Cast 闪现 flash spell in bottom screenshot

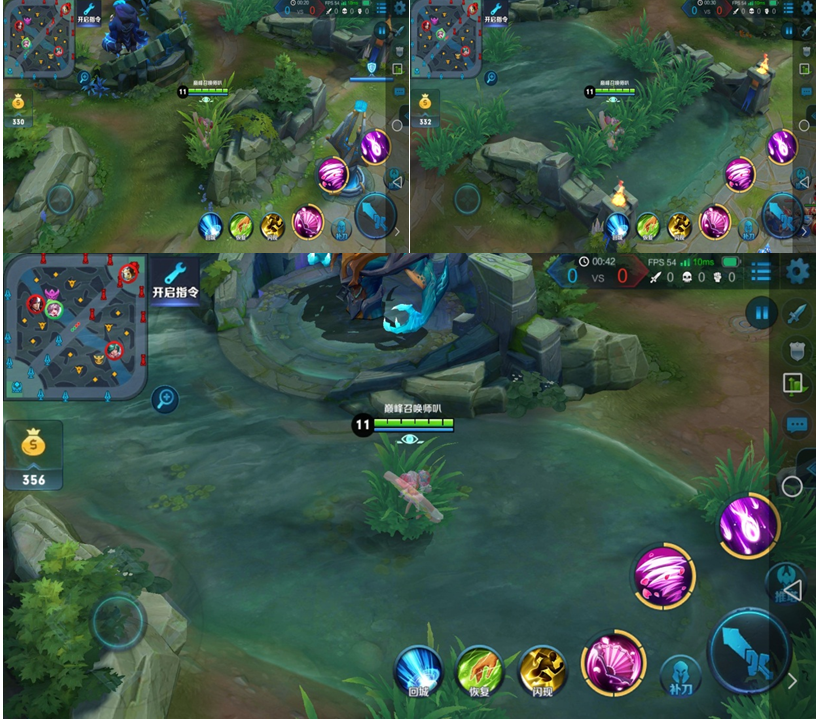pos(542,670)
